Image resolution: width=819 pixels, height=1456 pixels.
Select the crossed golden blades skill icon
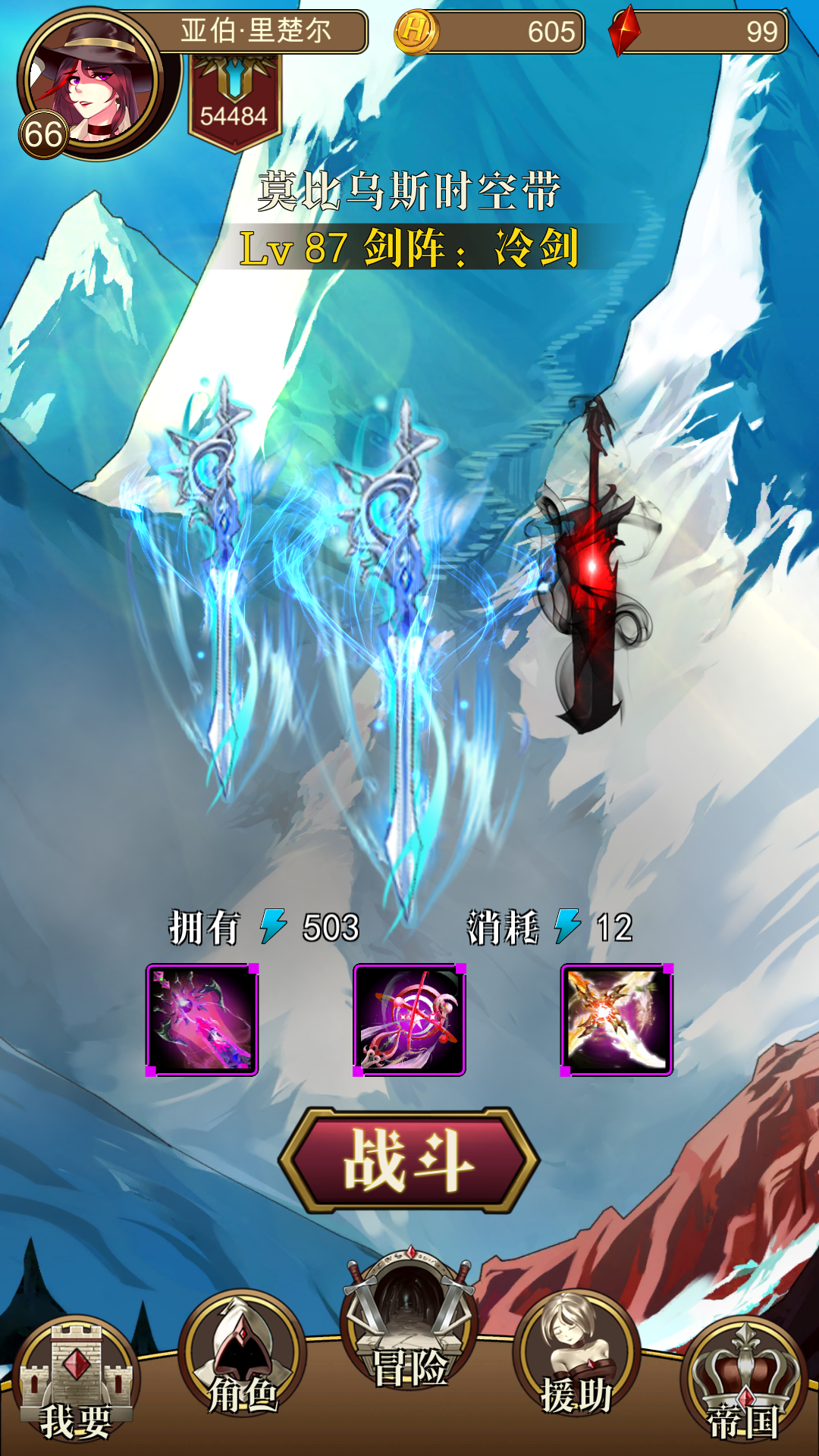(x=617, y=1020)
